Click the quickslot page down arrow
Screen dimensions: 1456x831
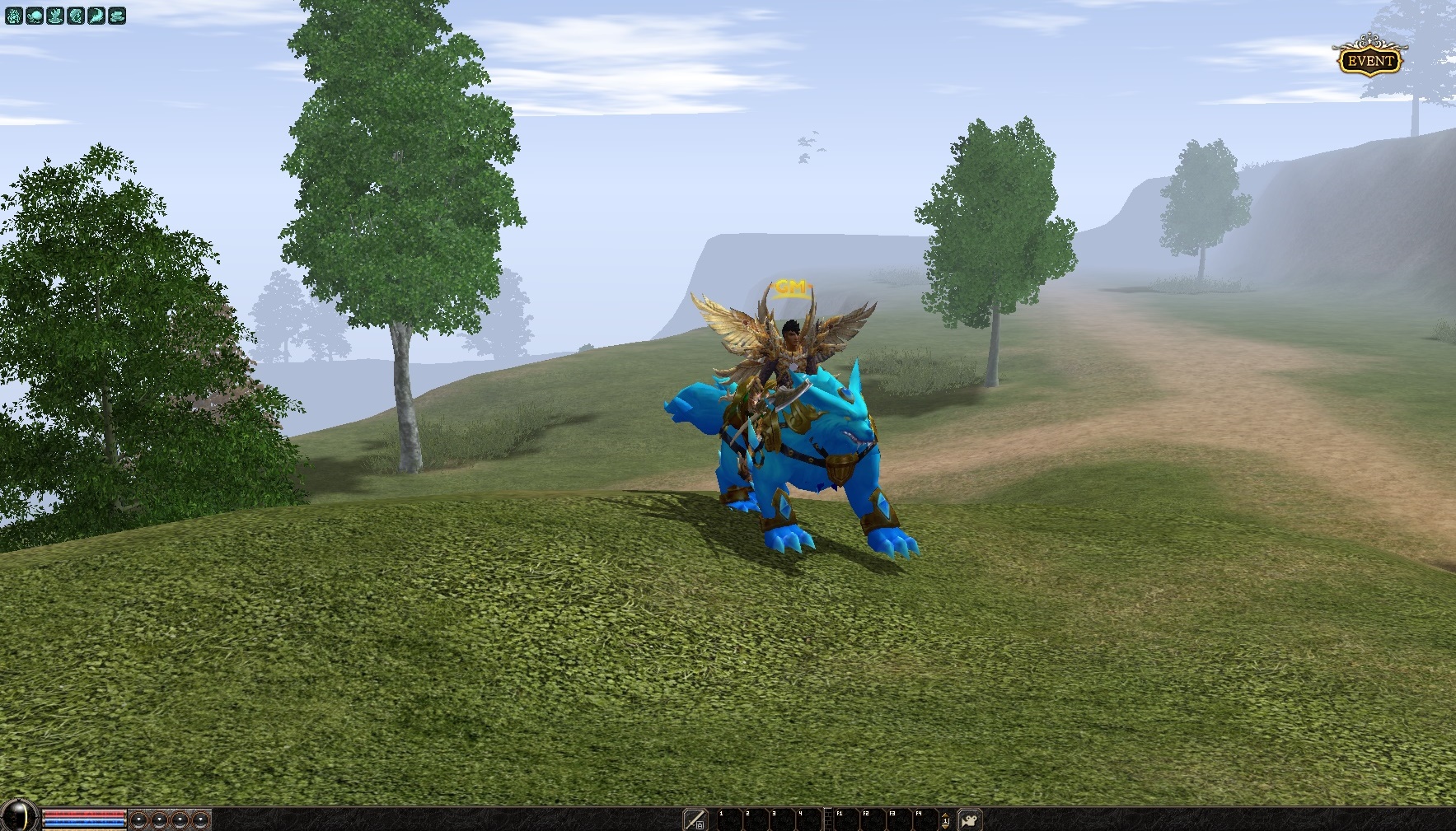pyautogui.click(x=945, y=827)
